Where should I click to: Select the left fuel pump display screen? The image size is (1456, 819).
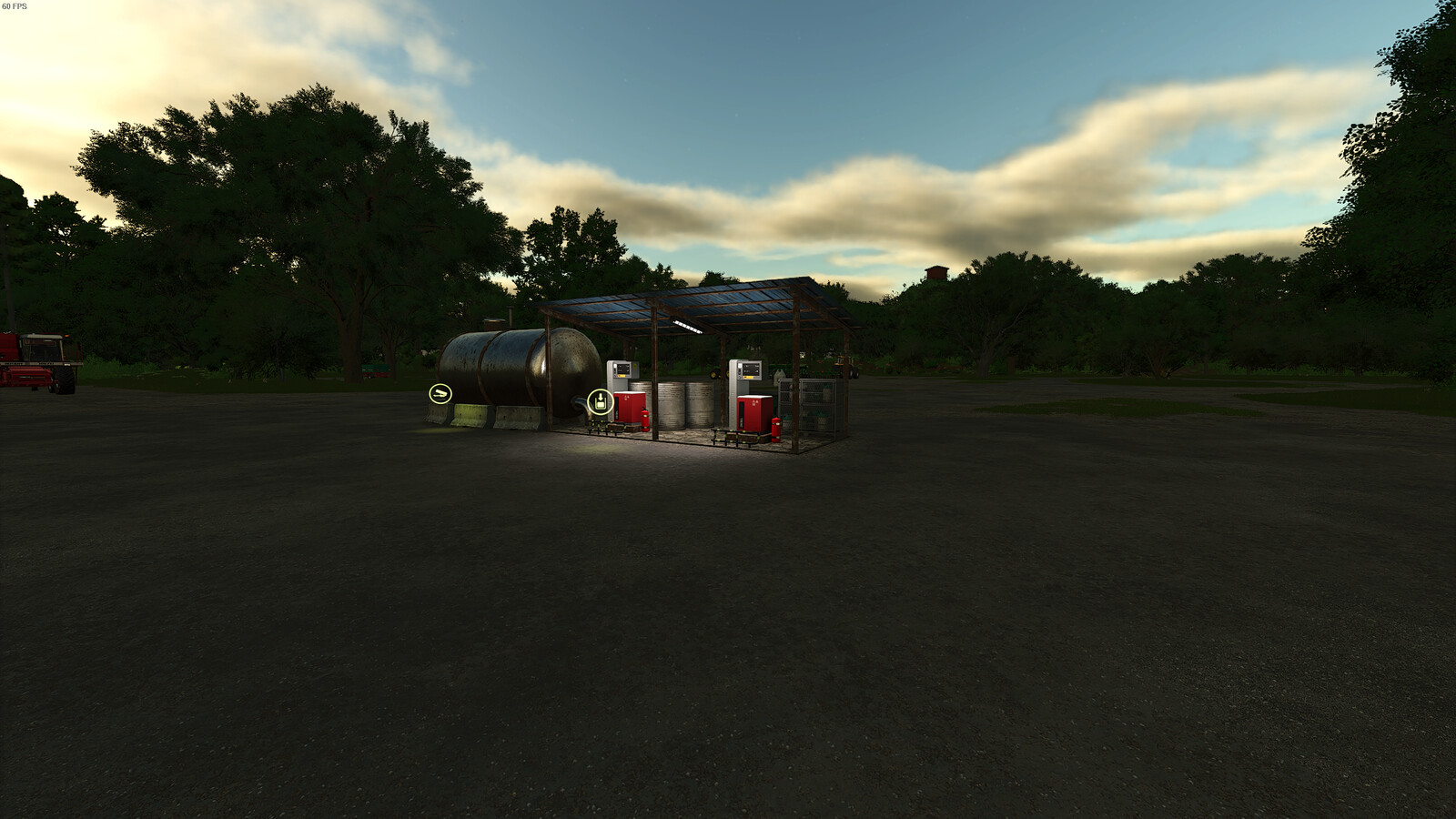pyautogui.click(x=622, y=368)
